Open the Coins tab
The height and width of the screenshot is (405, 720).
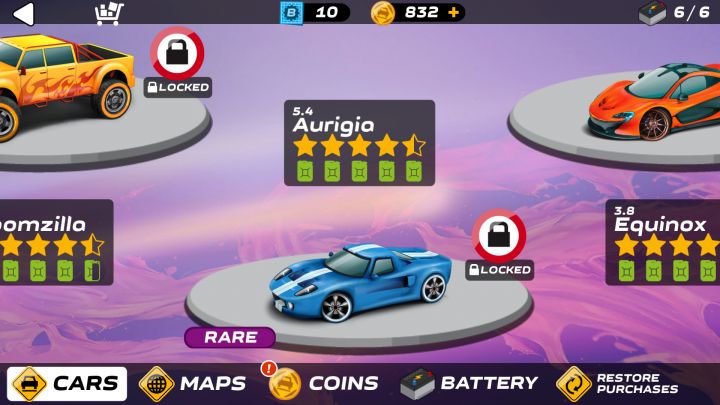[x=324, y=383]
